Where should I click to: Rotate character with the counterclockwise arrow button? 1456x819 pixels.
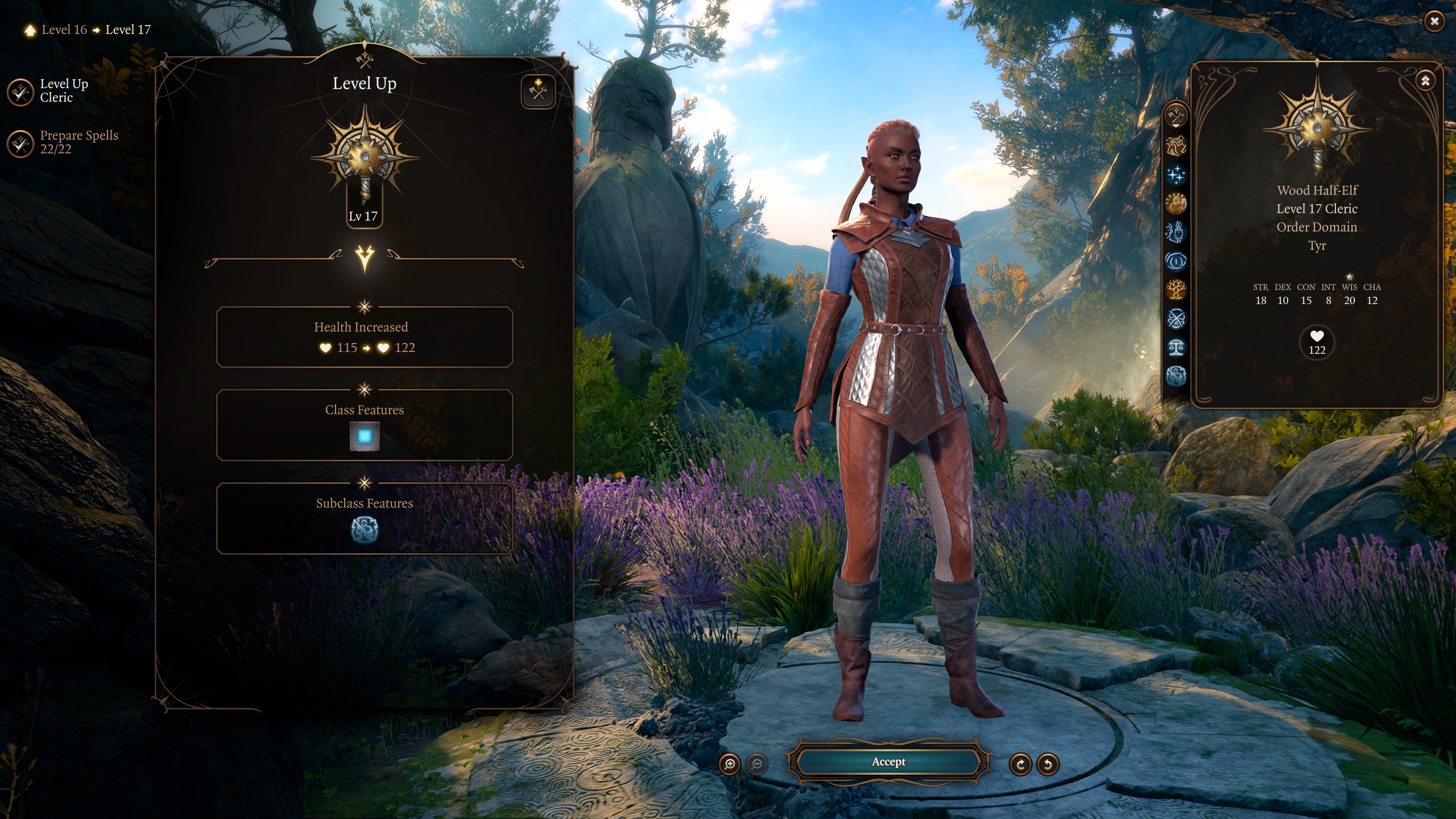[1048, 764]
